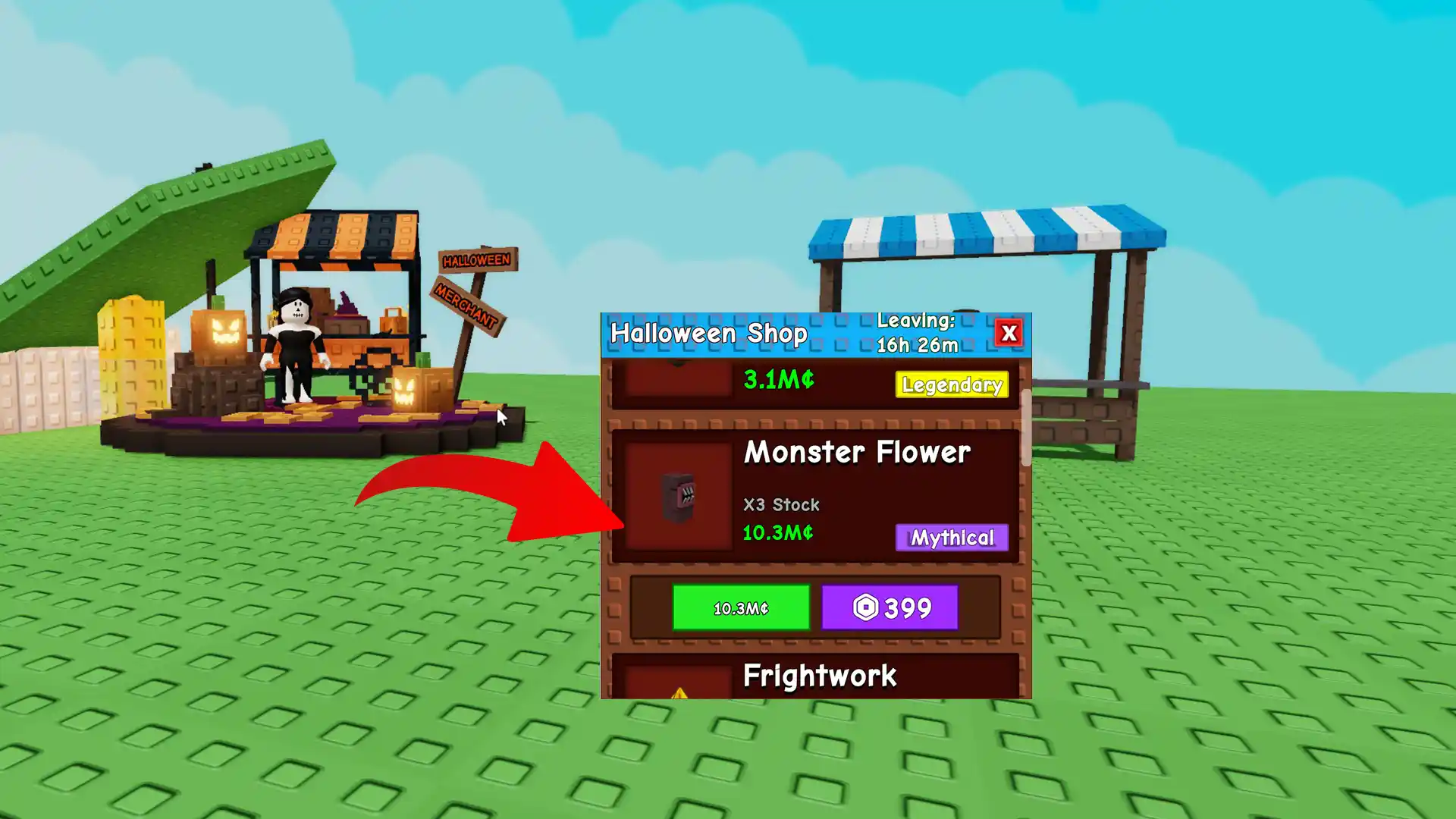The width and height of the screenshot is (1456, 819).
Task: Click the yellow Legendary rarity badge
Action: point(952,385)
